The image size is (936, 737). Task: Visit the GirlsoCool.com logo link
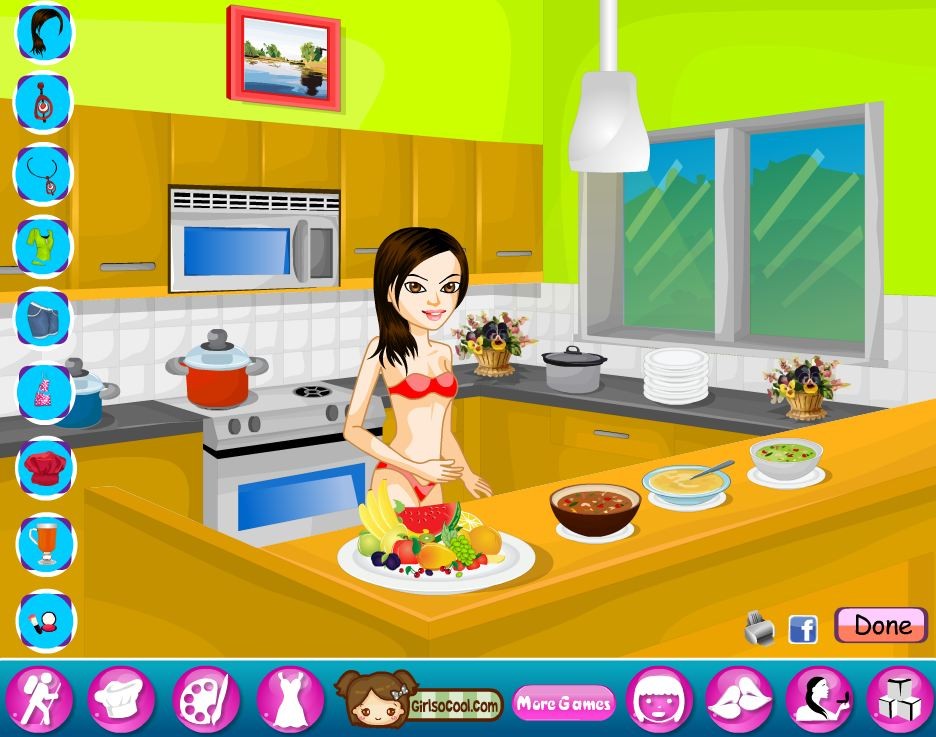(x=418, y=700)
